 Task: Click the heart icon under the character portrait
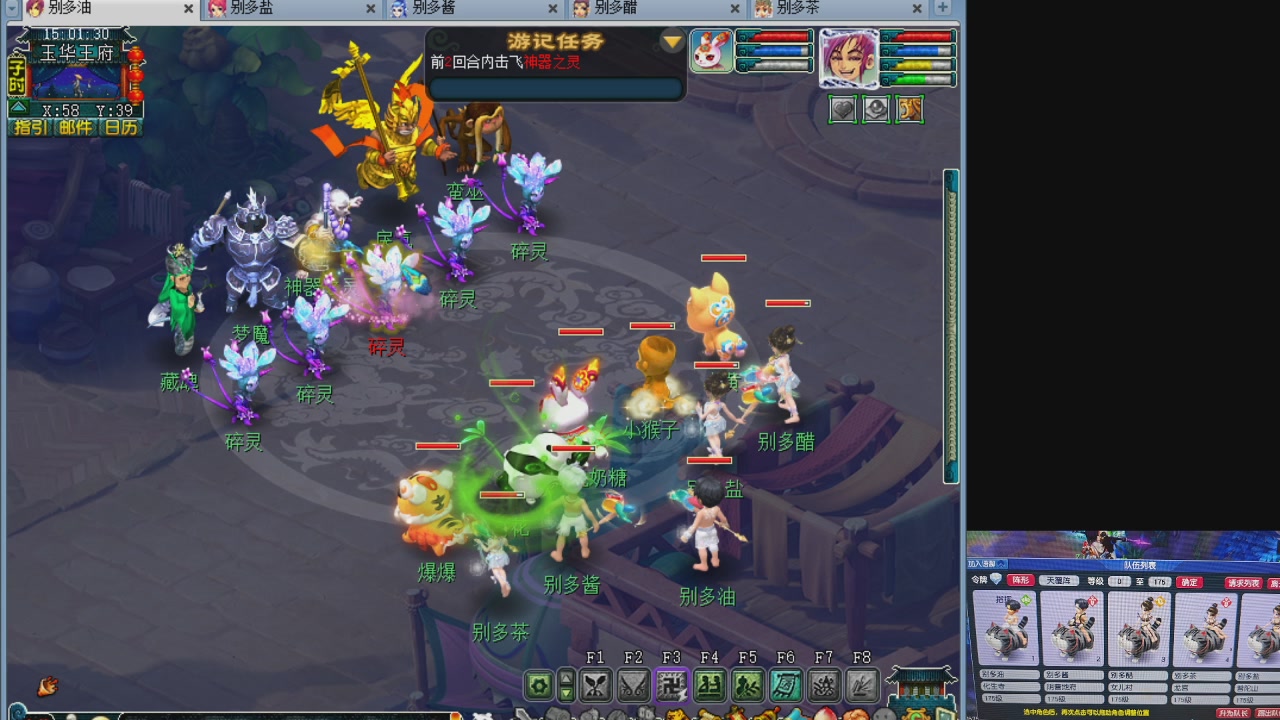coord(843,109)
